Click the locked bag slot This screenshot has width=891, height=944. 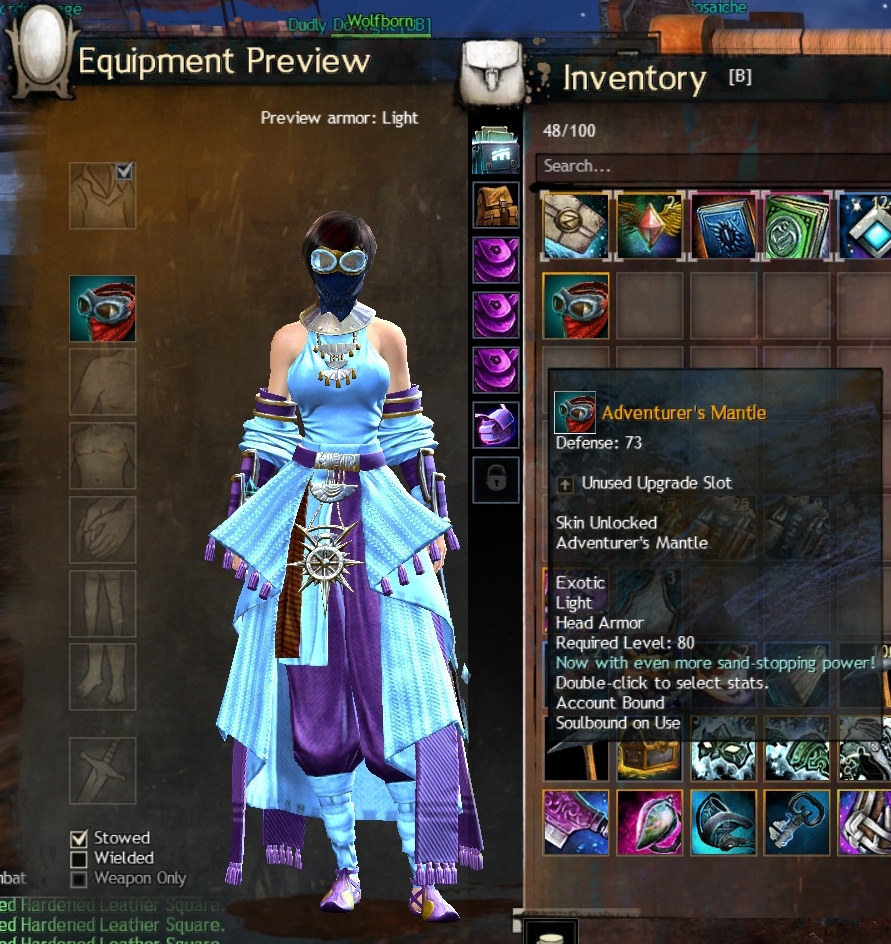click(x=496, y=479)
